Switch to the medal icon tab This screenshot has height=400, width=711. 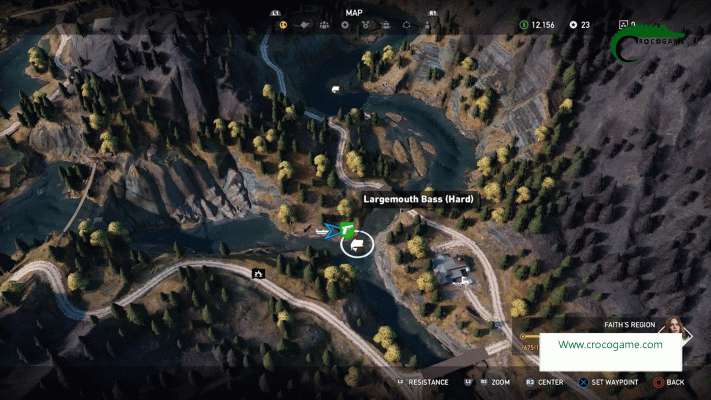365,24
